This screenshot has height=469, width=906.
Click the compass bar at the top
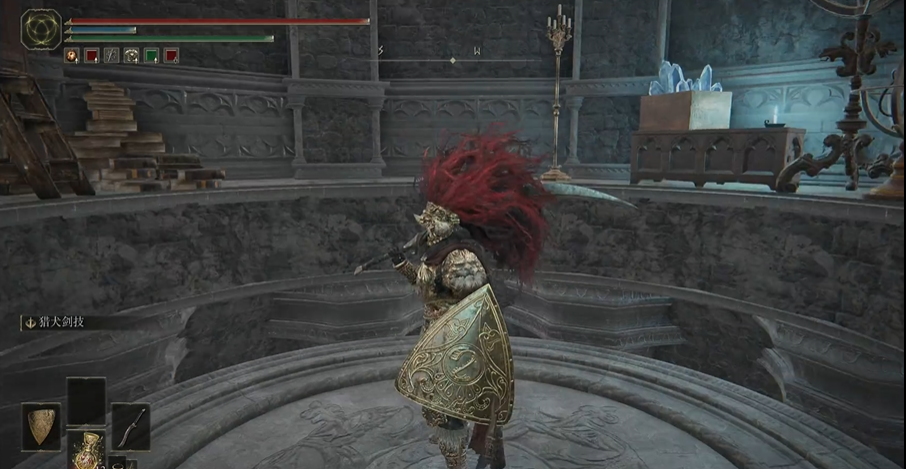tap(452, 60)
